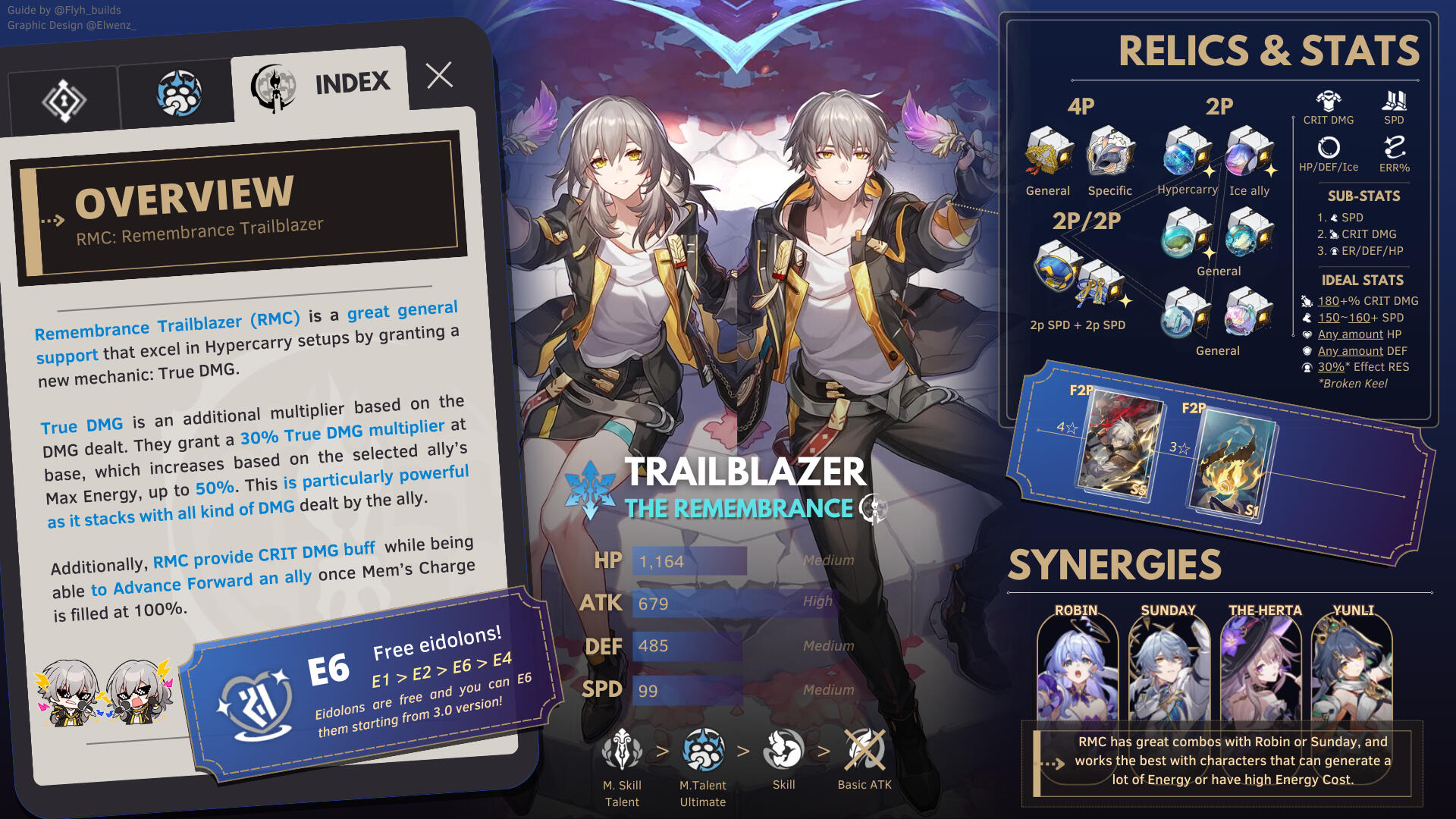Click the crossed-out Basic ATK icon
Viewport: 1456px width, 819px height.
[x=864, y=749]
